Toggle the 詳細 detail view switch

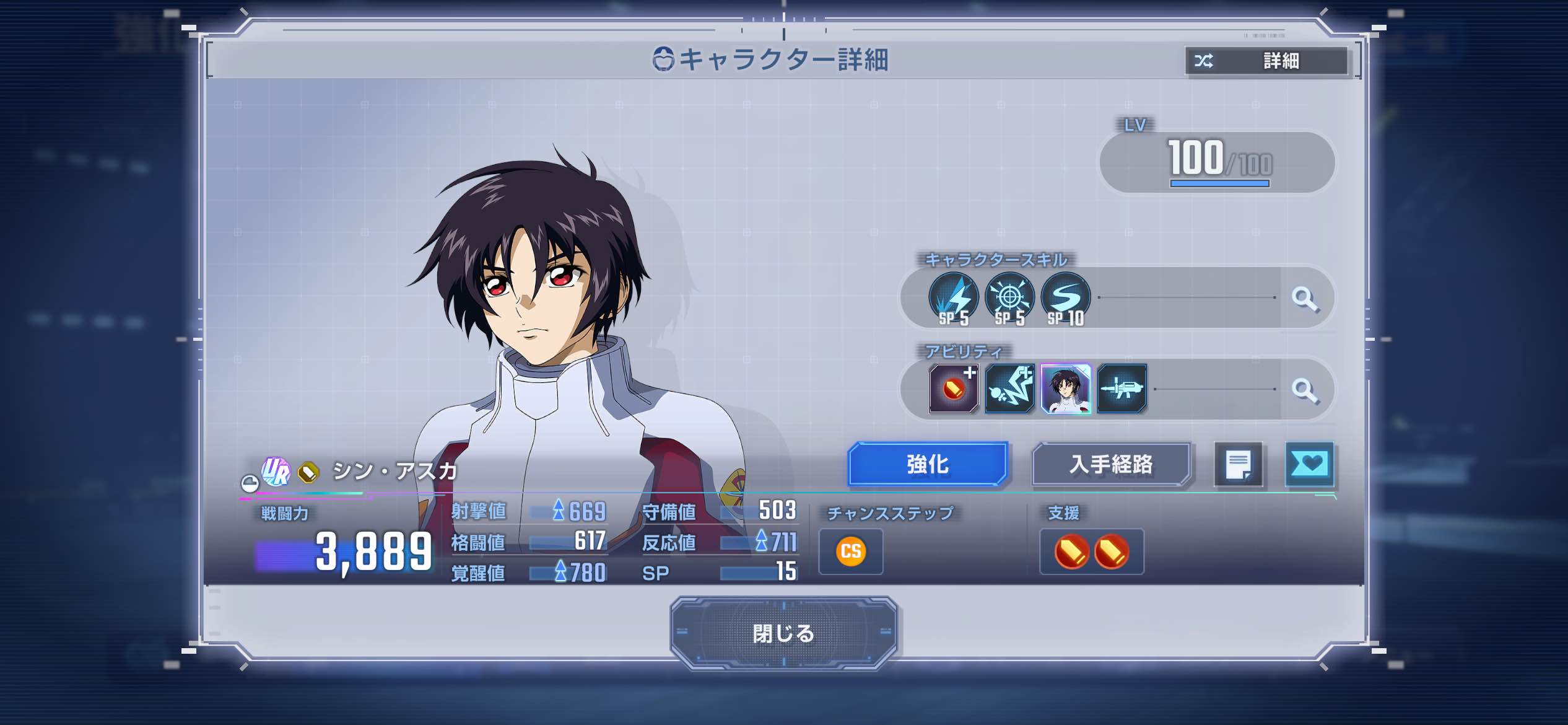coord(1266,61)
